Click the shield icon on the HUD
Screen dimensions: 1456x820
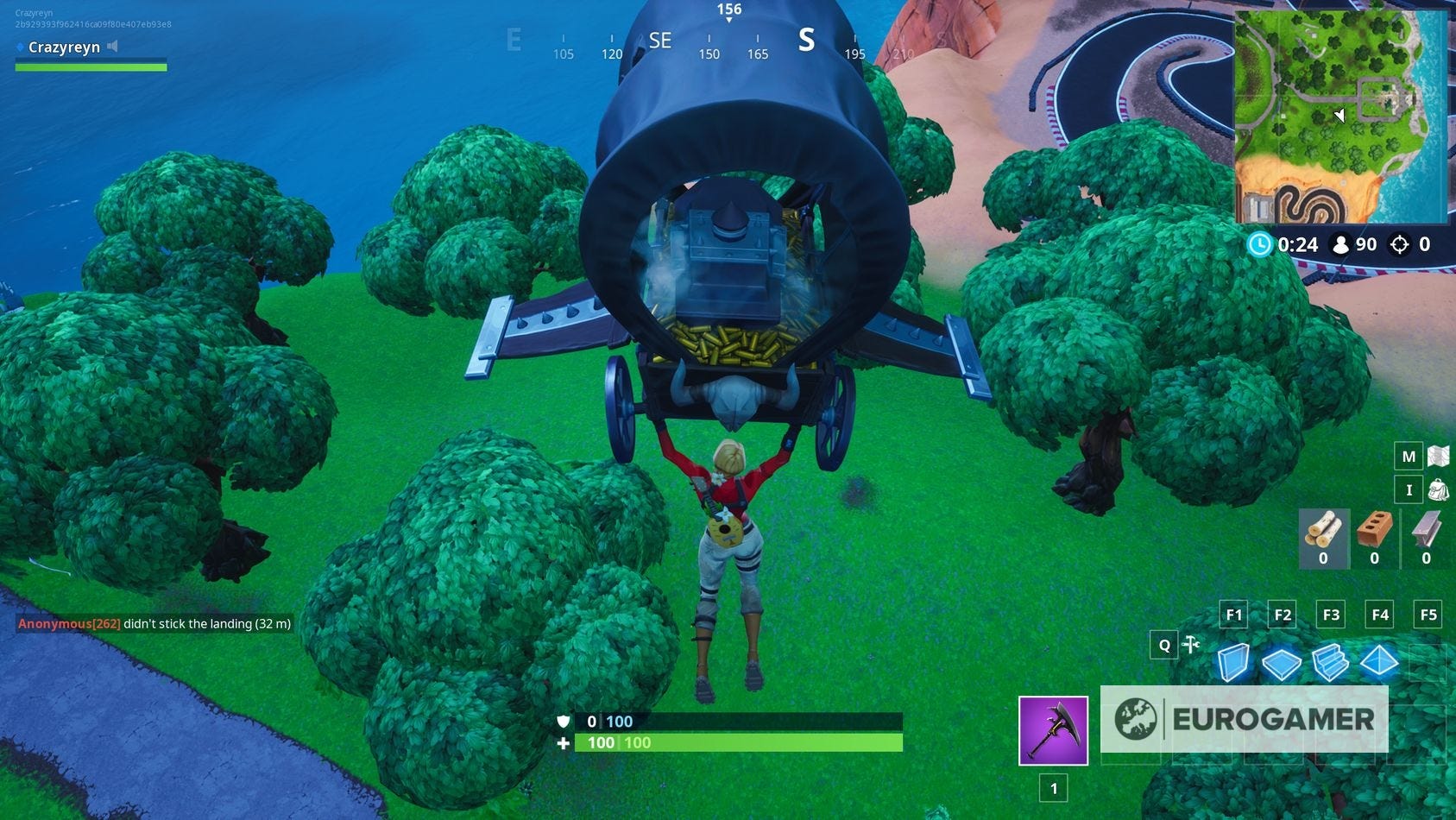(562, 722)
